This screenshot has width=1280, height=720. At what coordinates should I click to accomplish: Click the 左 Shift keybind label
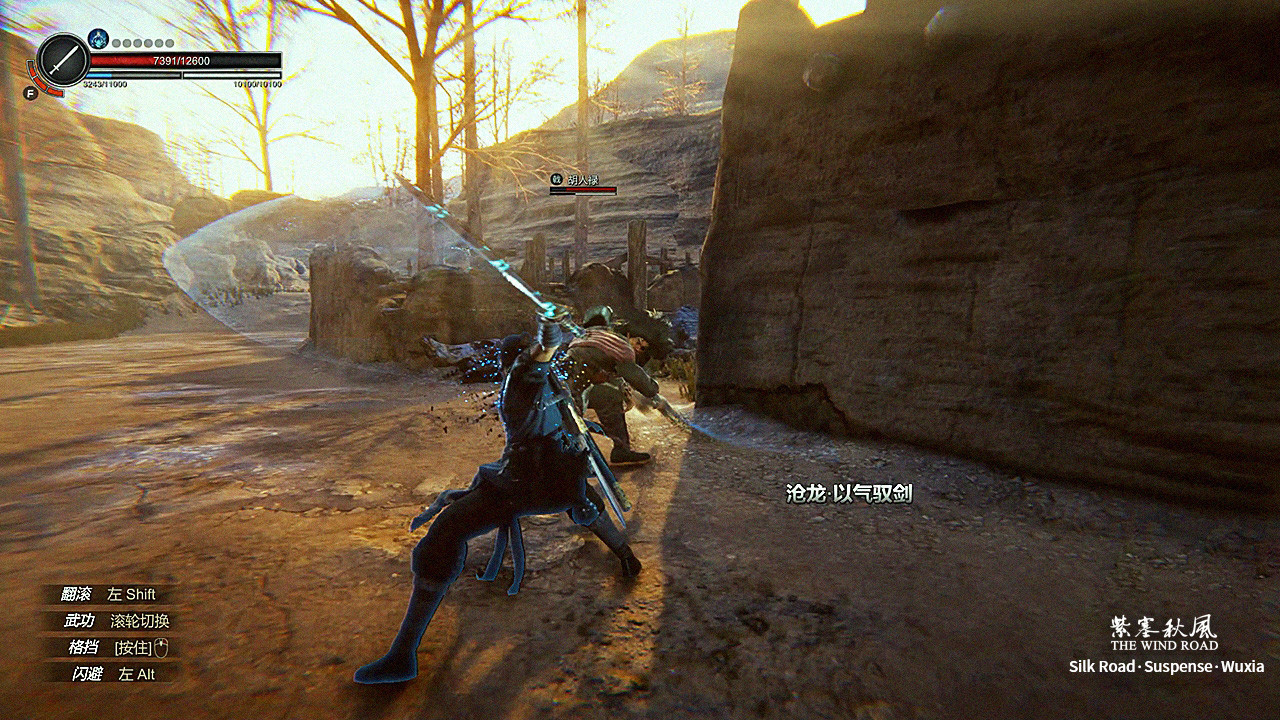[132, 595]
